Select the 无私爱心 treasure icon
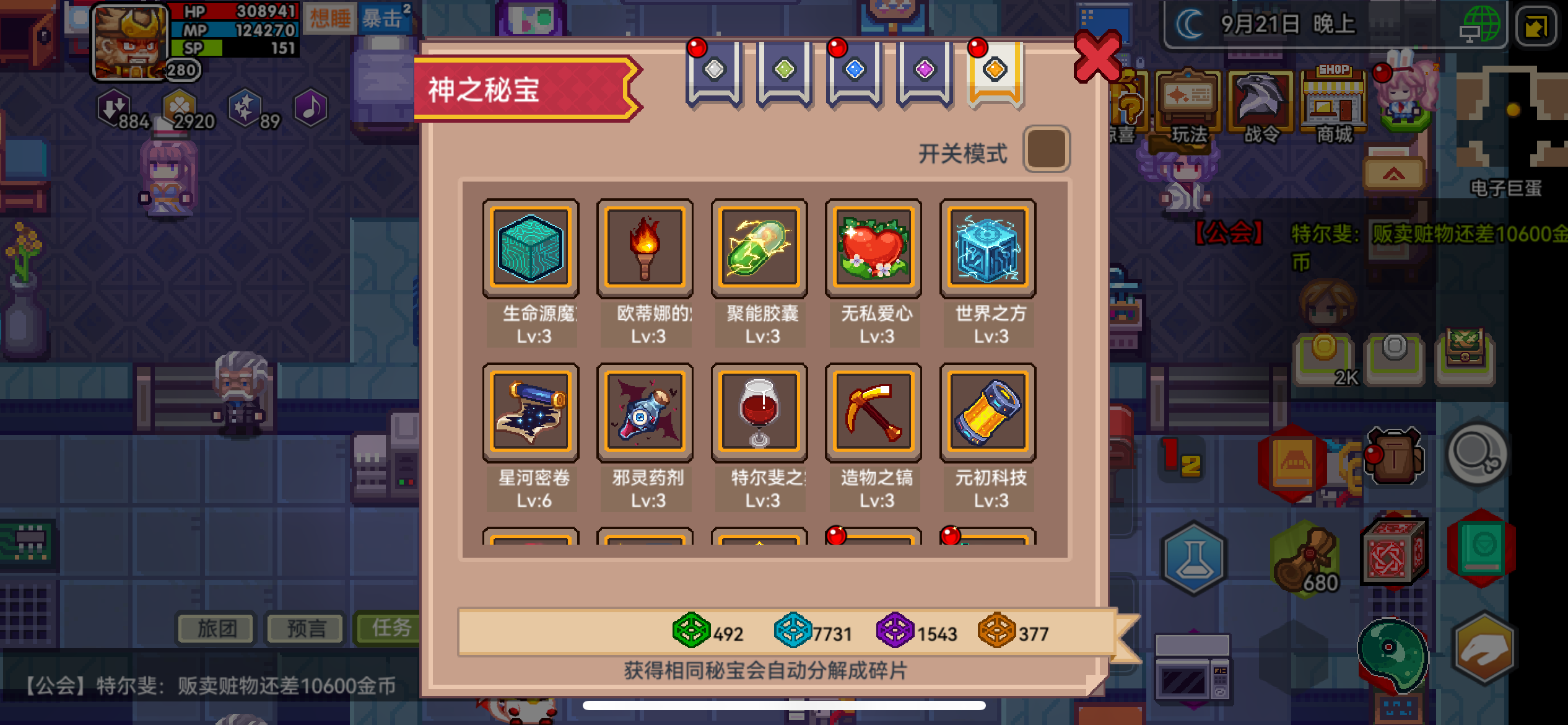1568x725 pixels. 874,247
